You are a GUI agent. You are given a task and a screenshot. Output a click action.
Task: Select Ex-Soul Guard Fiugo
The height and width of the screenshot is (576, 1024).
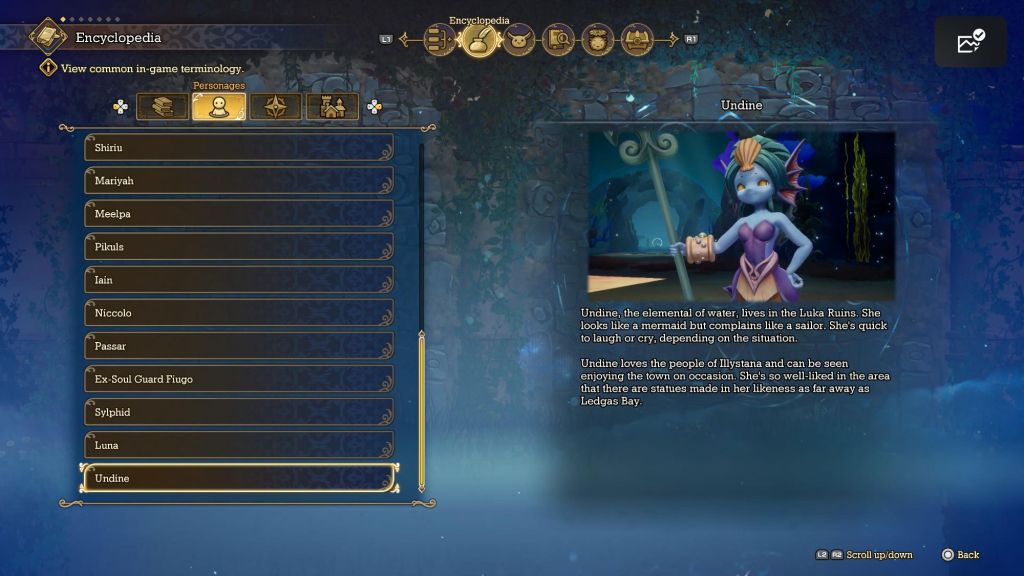[238, 379]
